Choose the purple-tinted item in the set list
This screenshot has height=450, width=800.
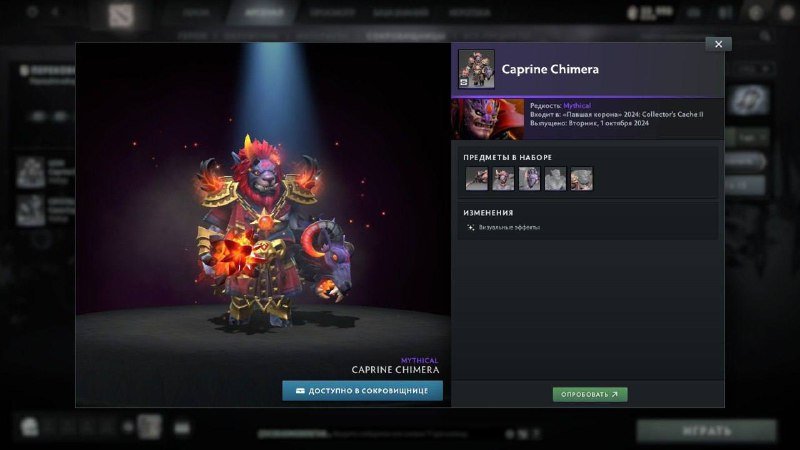529,179
